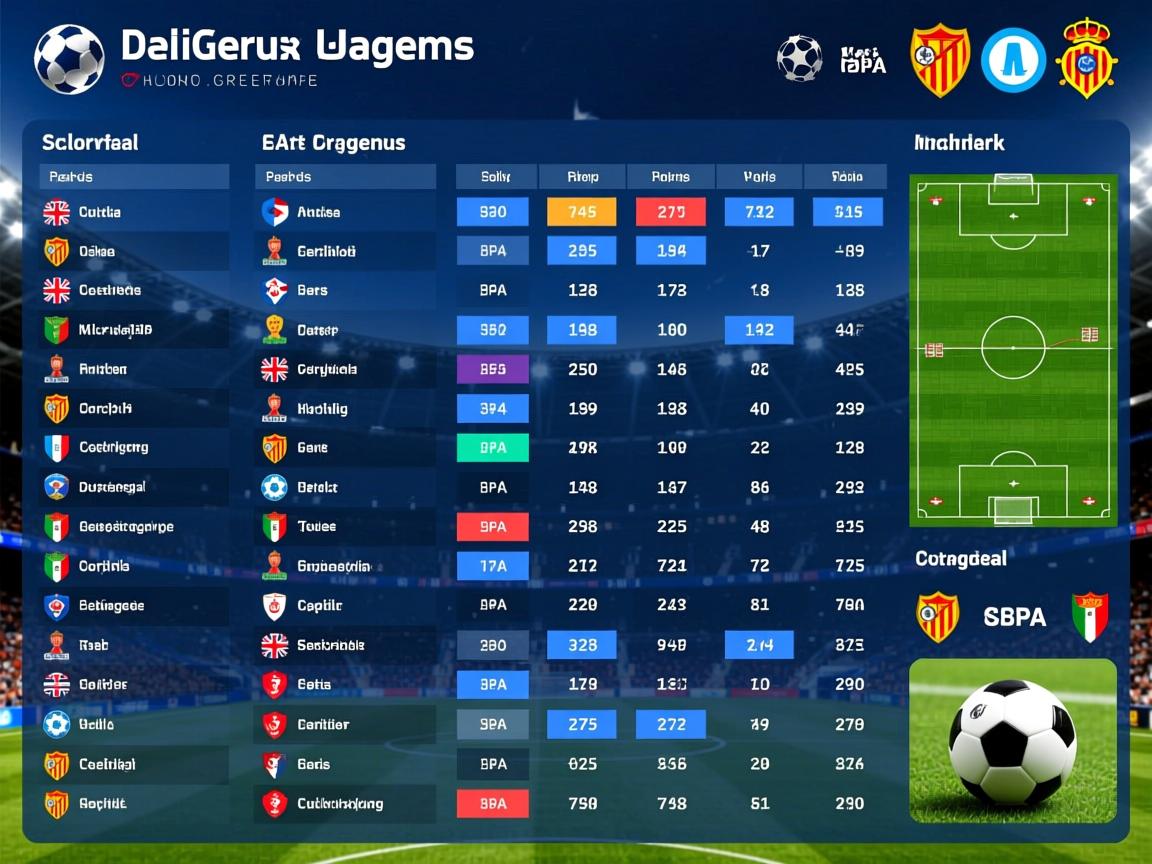This screenshot has width=1152, height=864.
Task: Click the Solir column header
Action: pos(496,177)
